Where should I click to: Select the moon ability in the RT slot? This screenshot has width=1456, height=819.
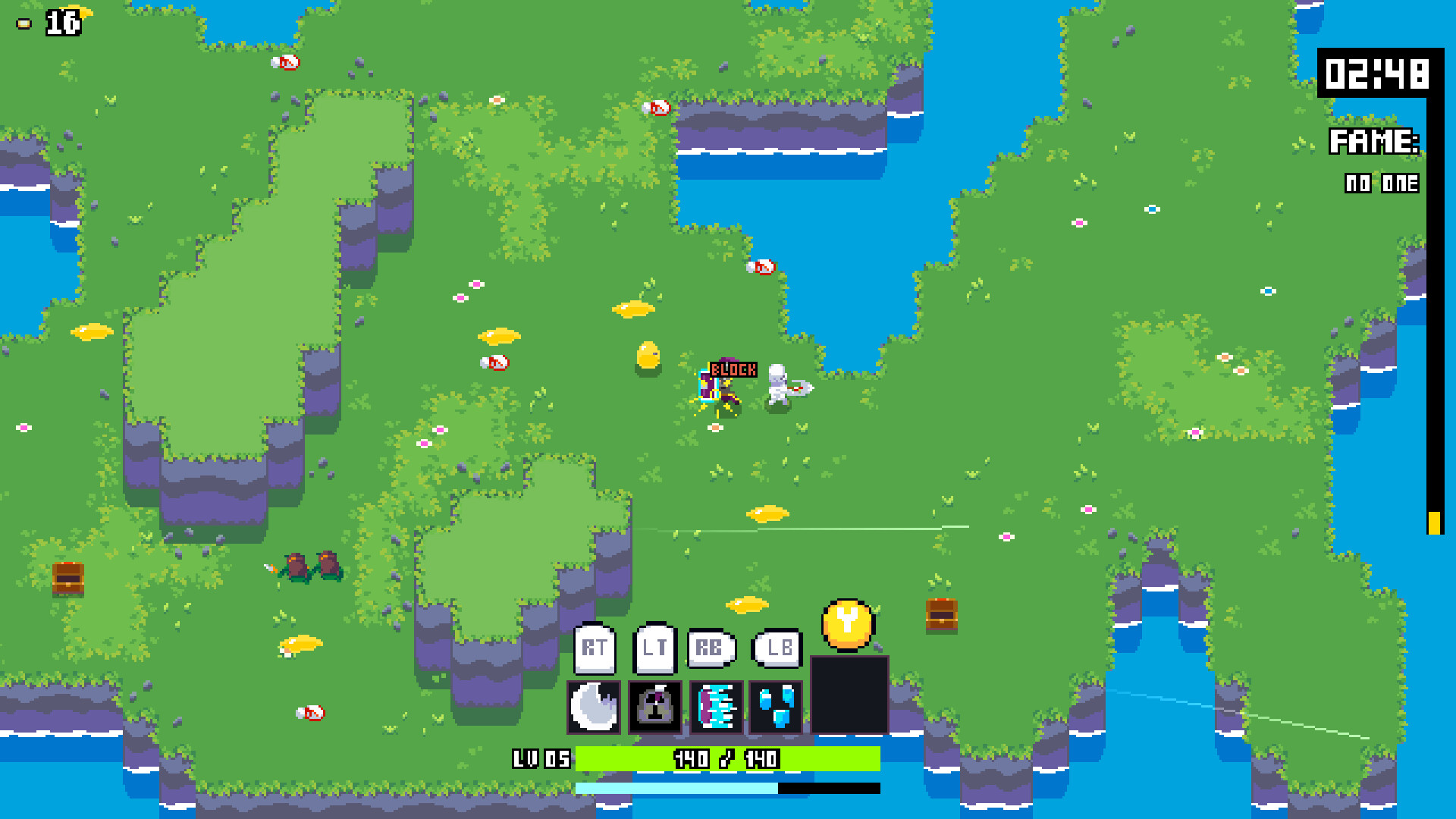[595, 708]
